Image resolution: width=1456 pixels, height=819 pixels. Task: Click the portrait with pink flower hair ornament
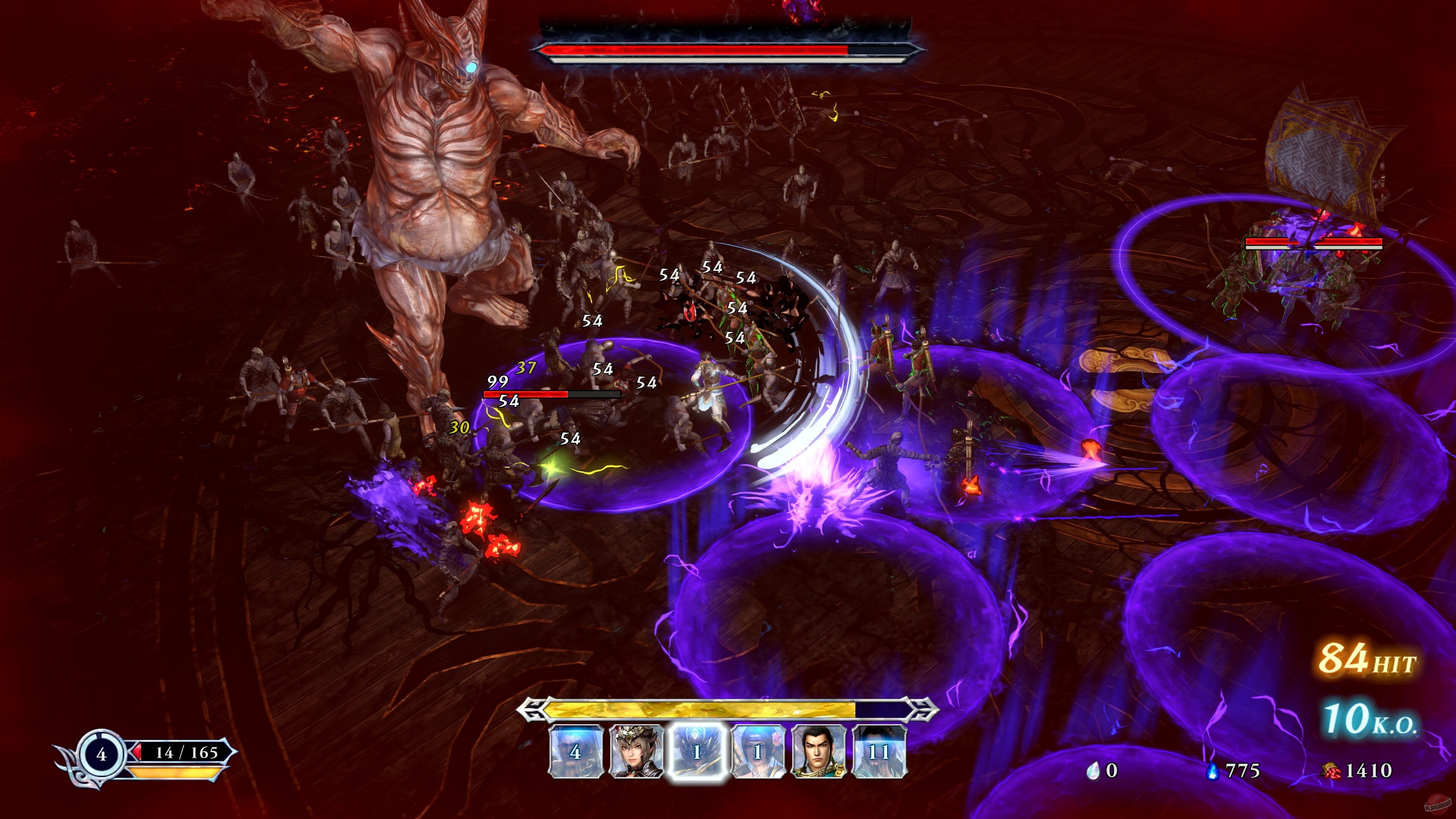tap(758, 754)
